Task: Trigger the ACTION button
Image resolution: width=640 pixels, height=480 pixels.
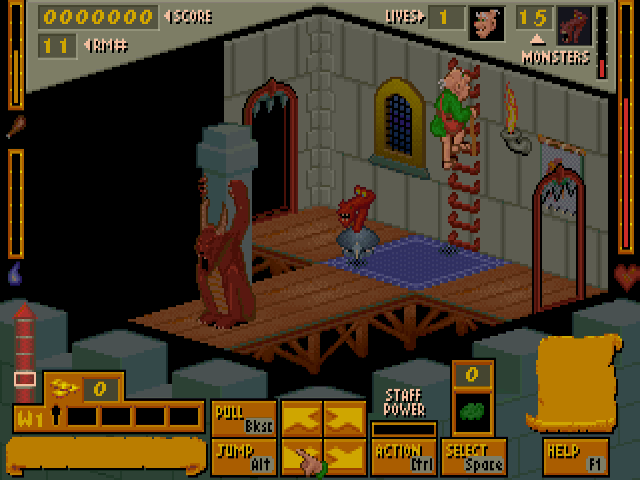Action: click(x=404, y=457)
